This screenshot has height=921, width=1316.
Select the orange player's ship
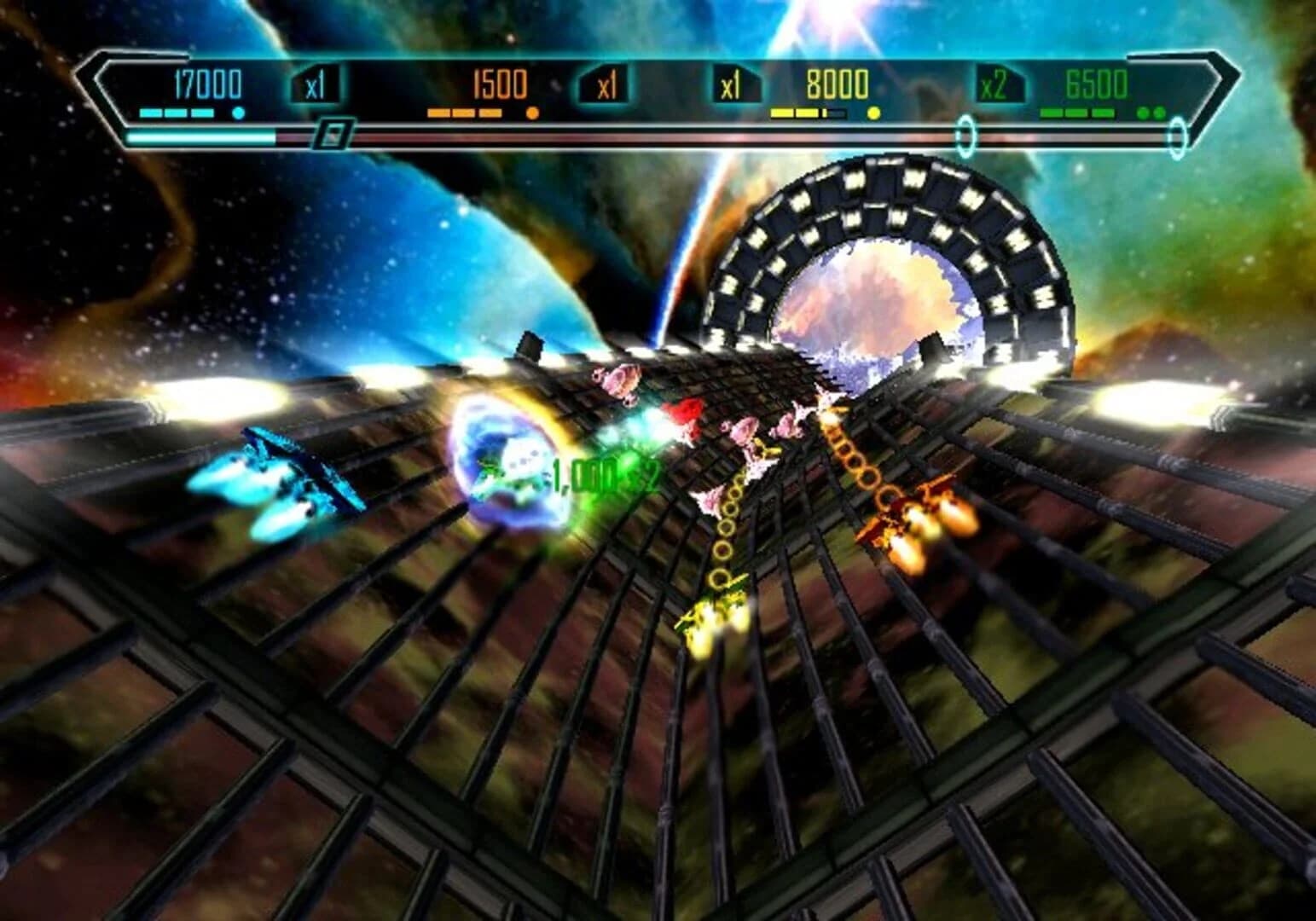[x=930, y=512]
